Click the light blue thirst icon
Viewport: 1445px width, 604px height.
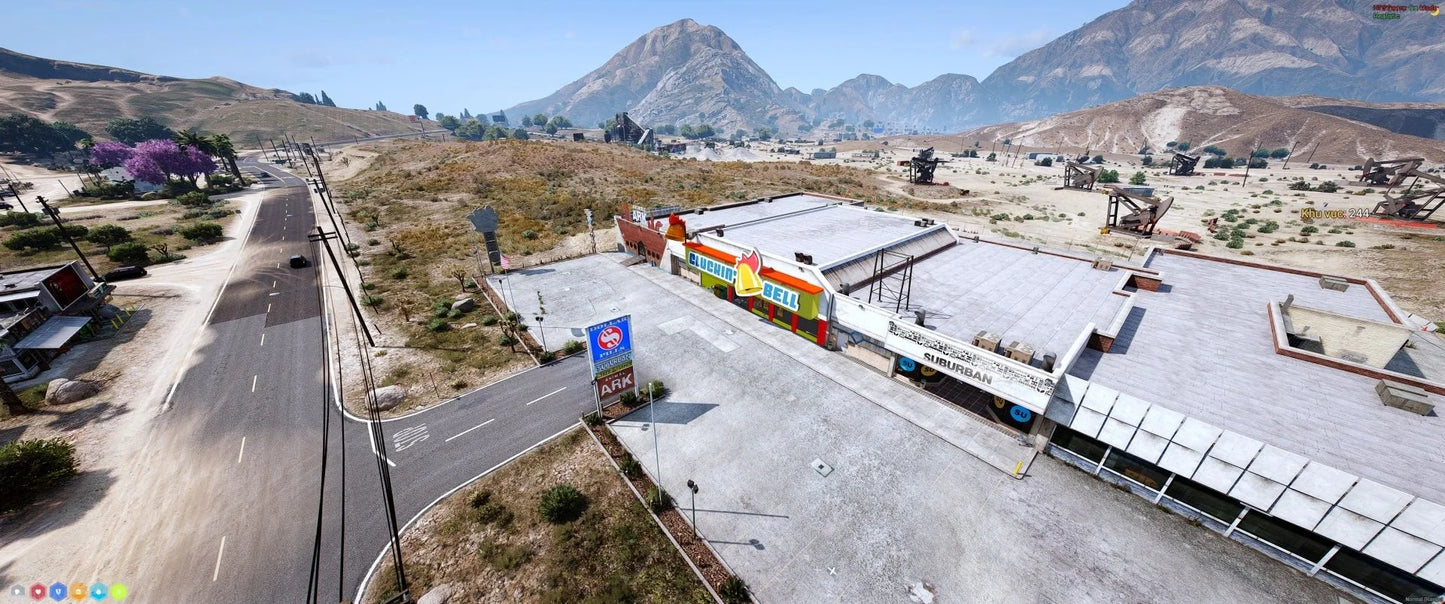click(x=98, y=591)
